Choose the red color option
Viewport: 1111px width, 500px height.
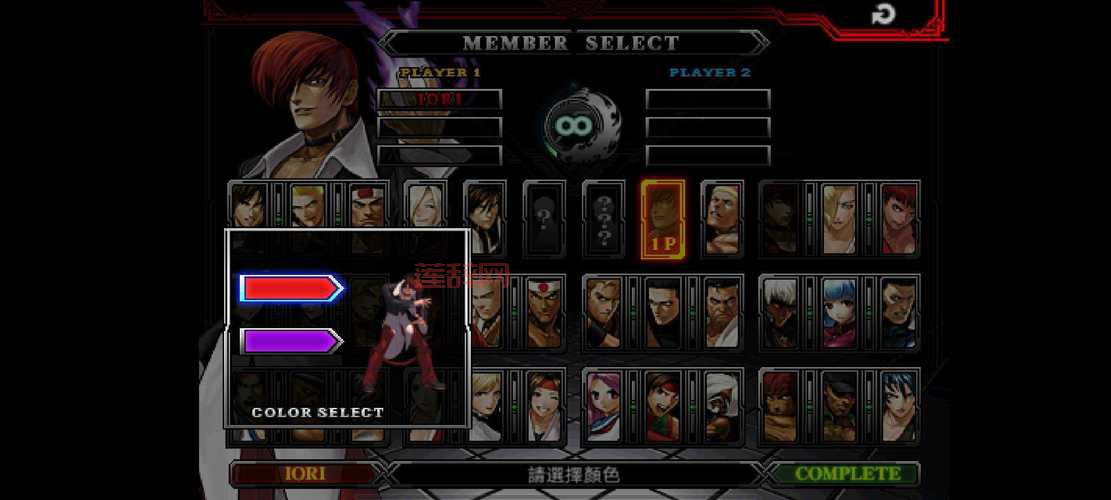pos(291,289)
